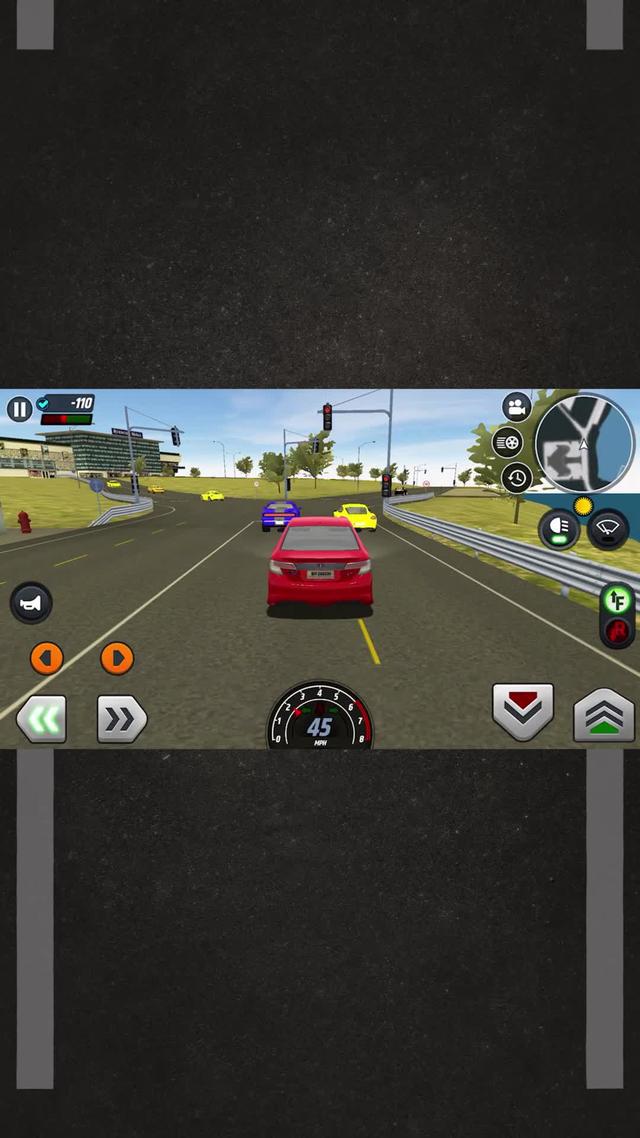Toggle the windshield wipers

pyautogui.click(x=608, y=529)
